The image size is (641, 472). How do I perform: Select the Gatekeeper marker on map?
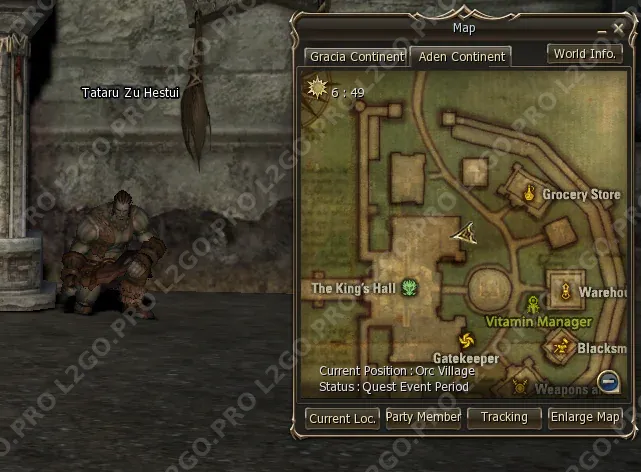tap(466, 340)
